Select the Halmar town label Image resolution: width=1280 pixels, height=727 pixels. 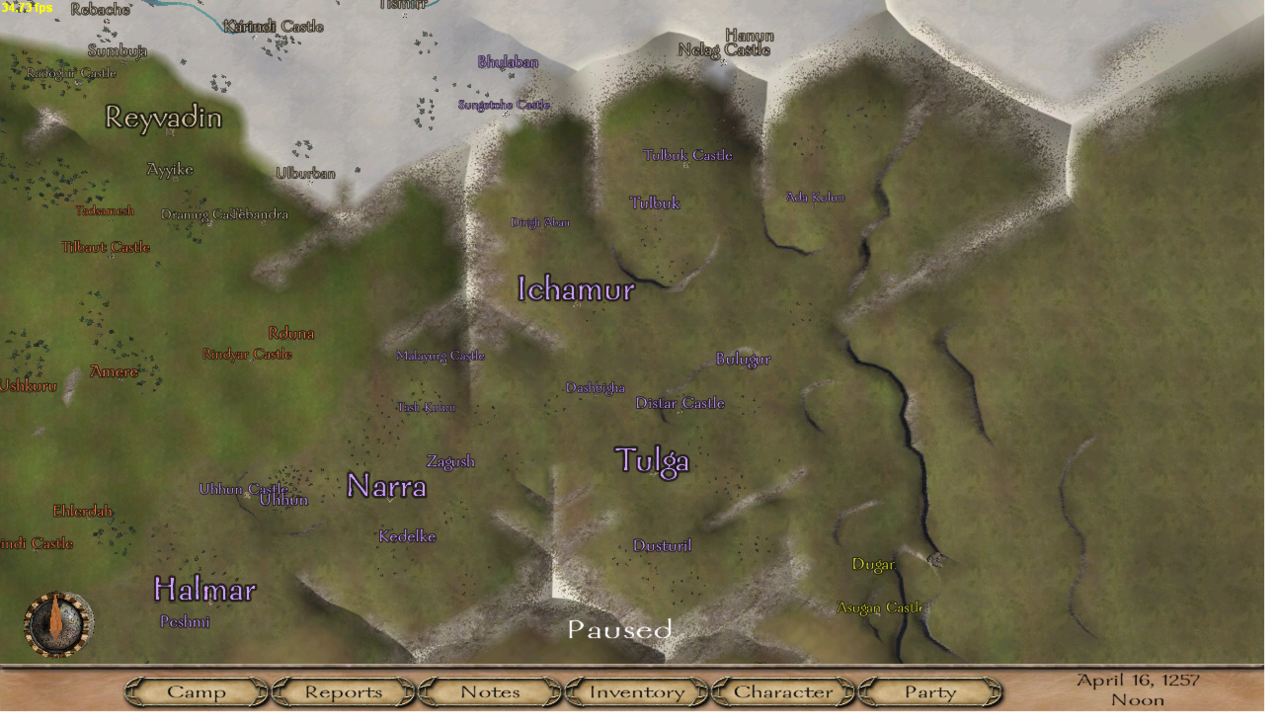[x=205, y=589]
